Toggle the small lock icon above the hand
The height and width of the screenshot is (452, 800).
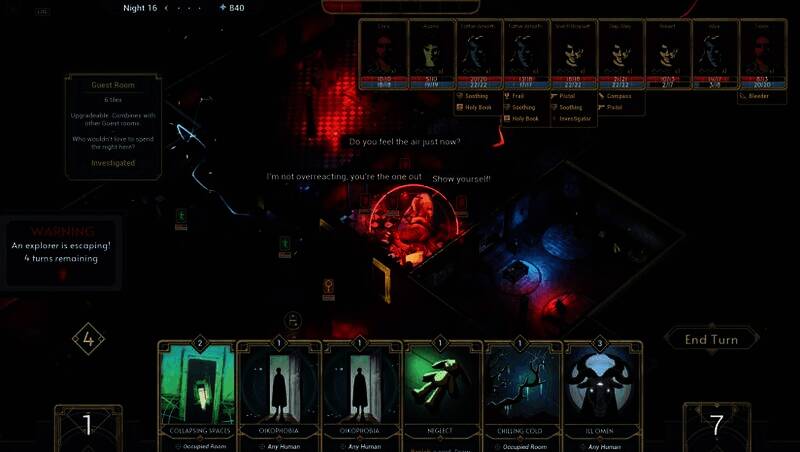tap(292, 321)
